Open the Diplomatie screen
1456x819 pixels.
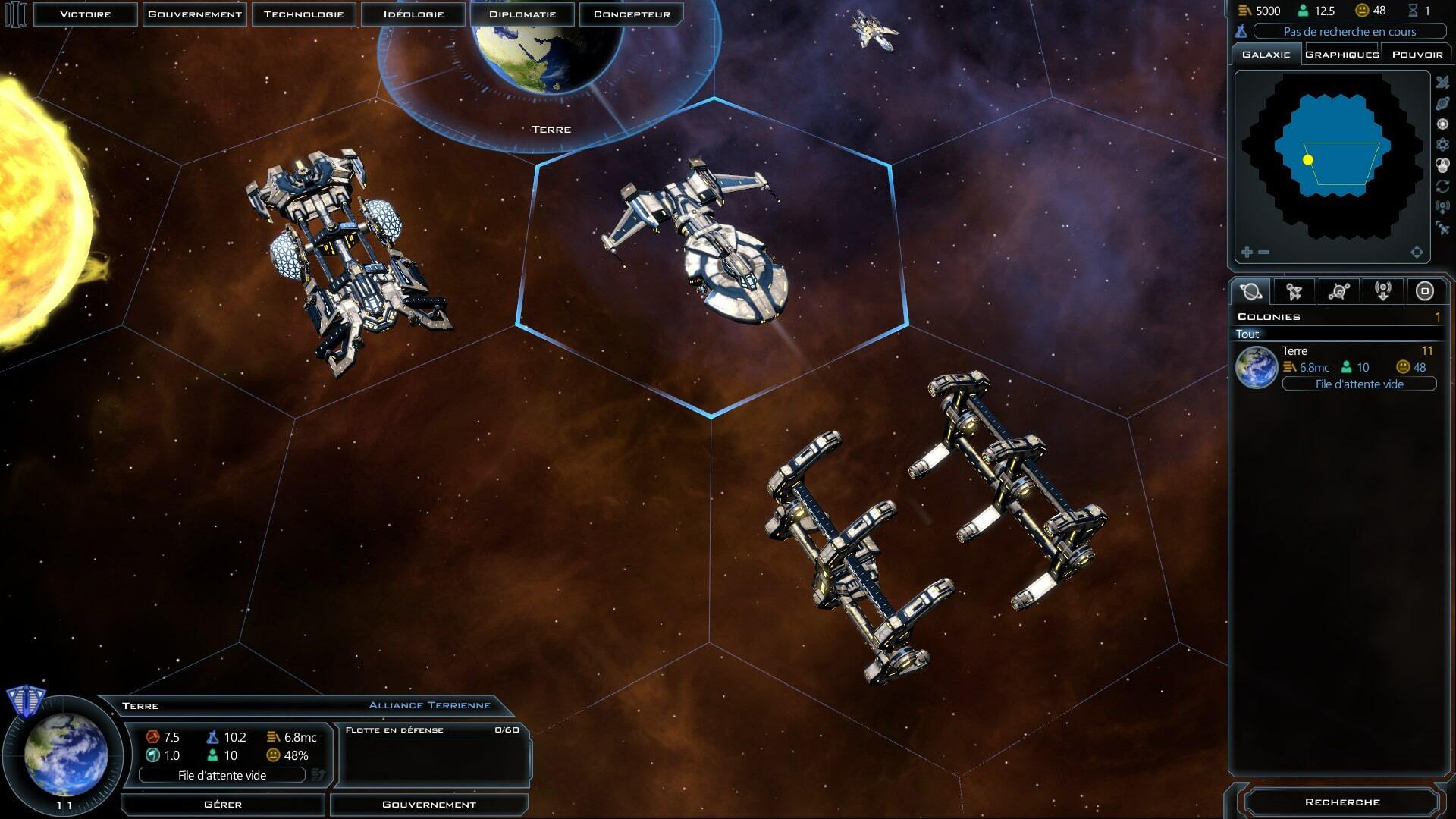[x=522, y=14]
